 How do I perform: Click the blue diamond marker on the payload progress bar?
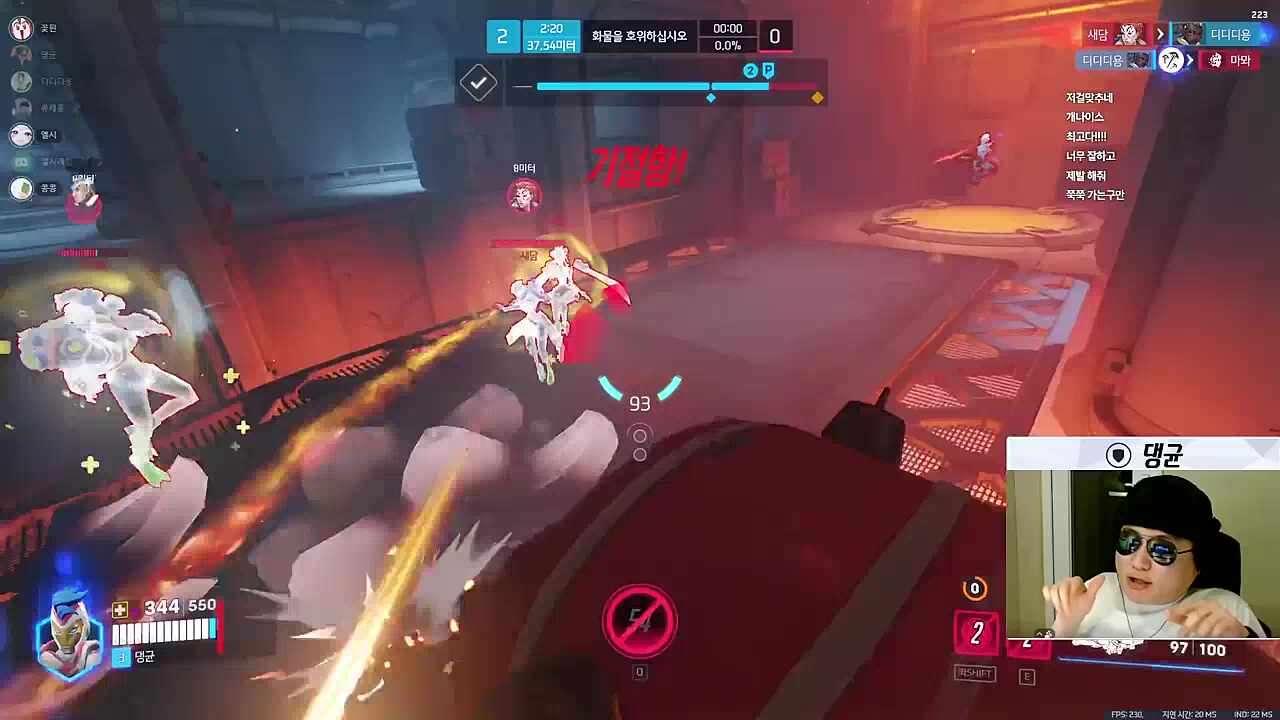pyautogui.click(x=711, y=97)
